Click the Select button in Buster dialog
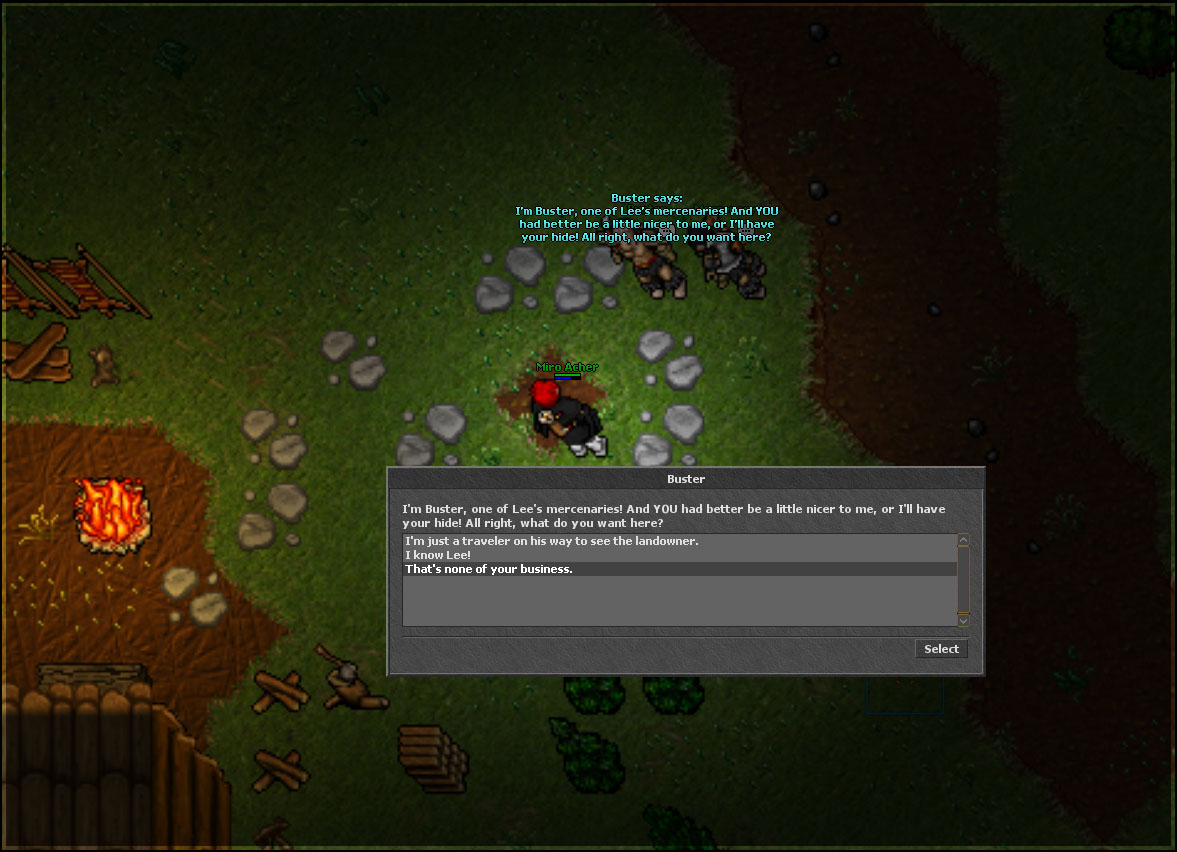This screenshot has width=1177, height=852. tap(941, 649)
